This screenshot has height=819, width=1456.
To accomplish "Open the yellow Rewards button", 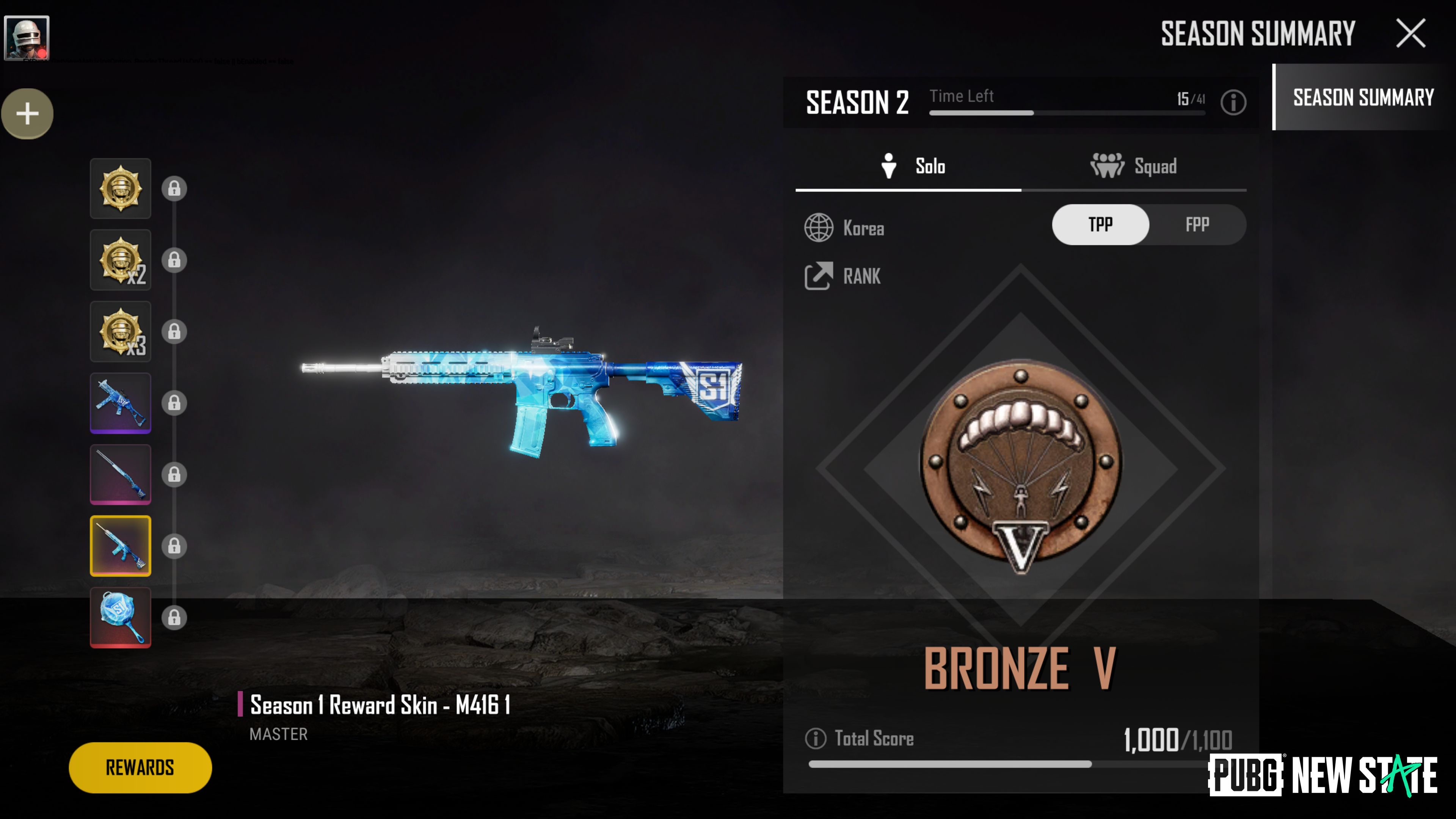I will 140,767.
